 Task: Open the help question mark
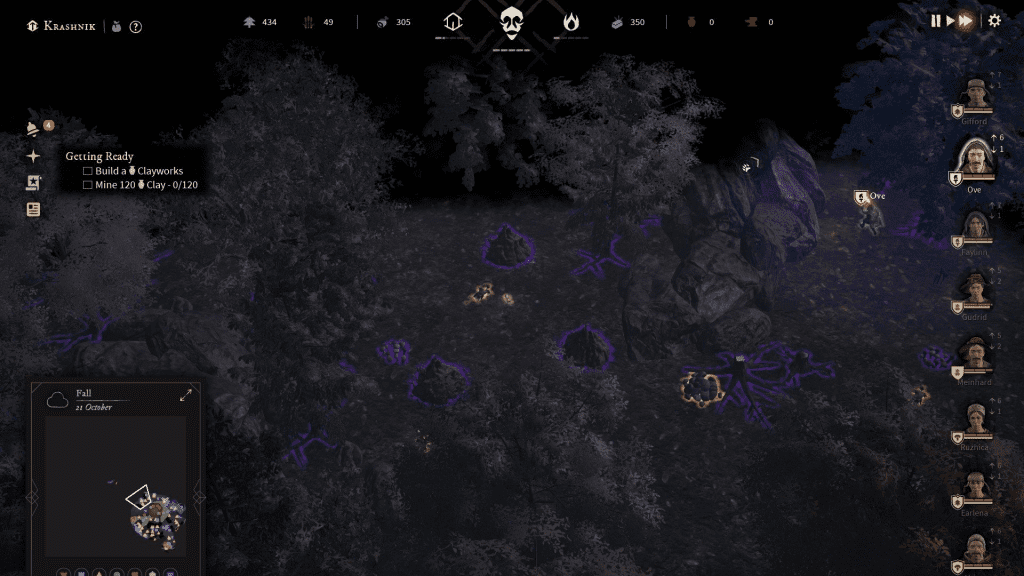(136, 27)
